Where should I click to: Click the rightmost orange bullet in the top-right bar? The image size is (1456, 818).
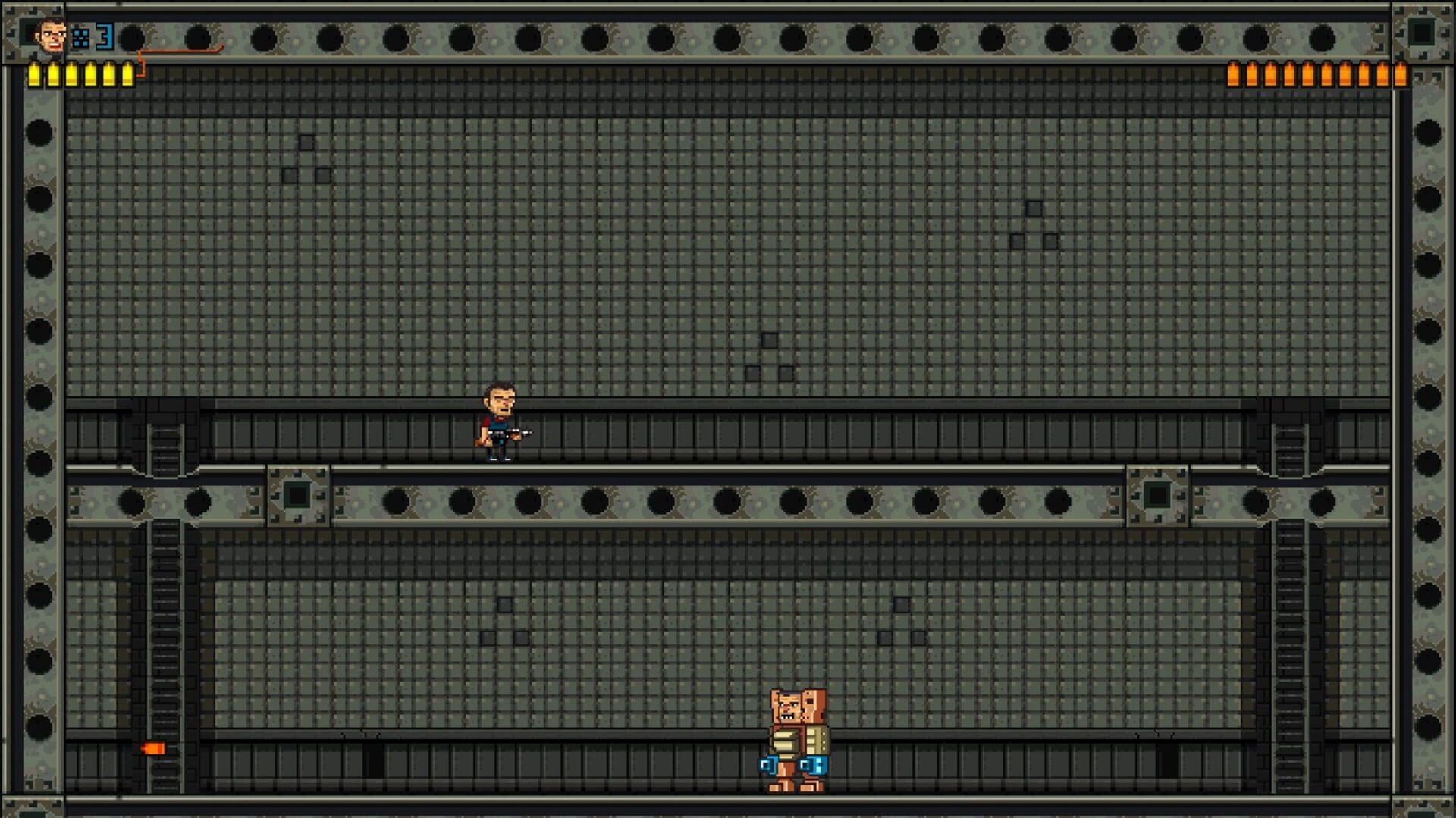click(x=1401, y=76)
